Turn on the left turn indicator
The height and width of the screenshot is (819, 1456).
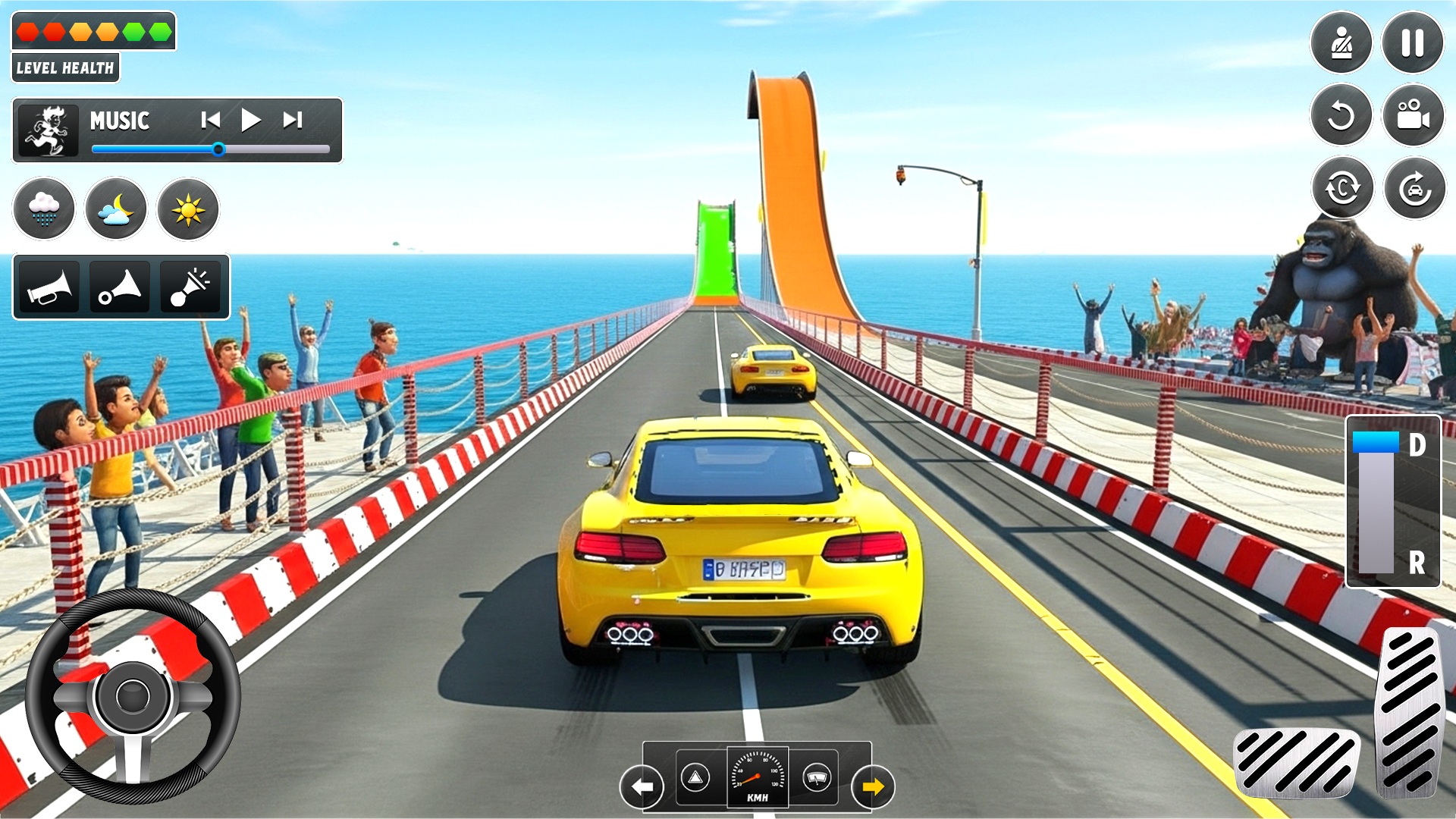[x=642, y=786]
